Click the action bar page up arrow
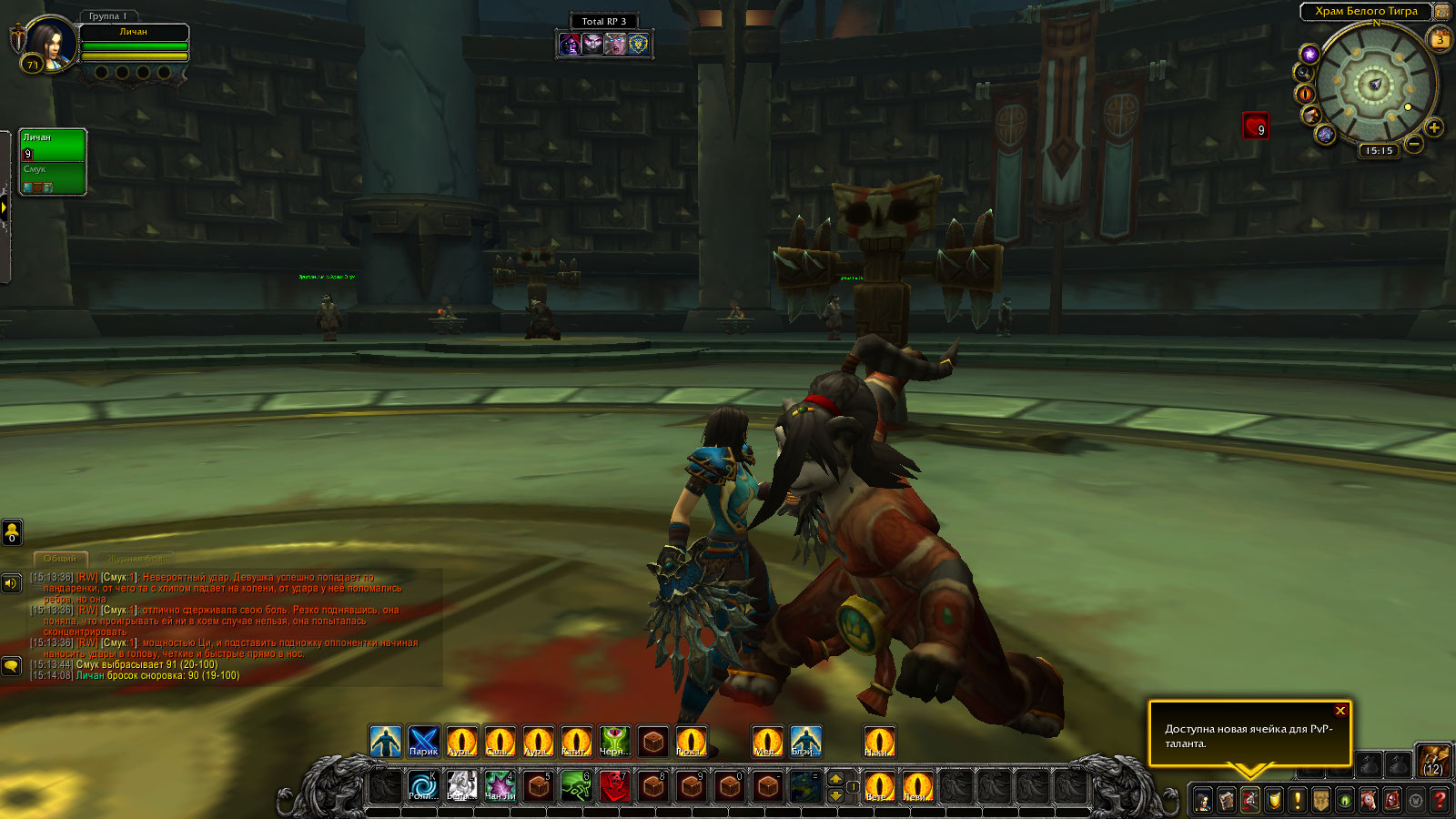The image size is (1456, 819). tap(835, 778)
